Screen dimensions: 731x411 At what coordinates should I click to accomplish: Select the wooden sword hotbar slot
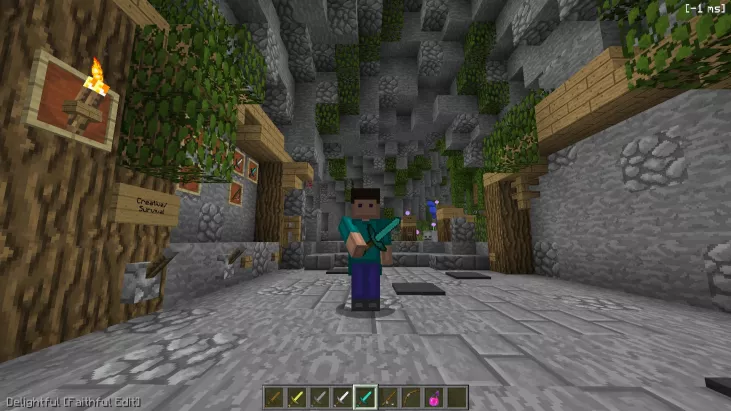274,398
